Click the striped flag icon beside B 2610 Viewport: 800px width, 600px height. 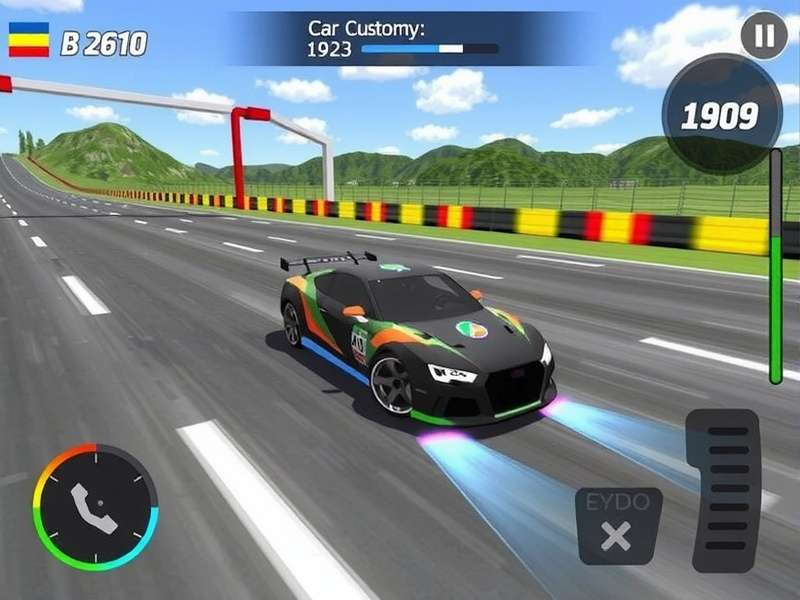(29, 39)
